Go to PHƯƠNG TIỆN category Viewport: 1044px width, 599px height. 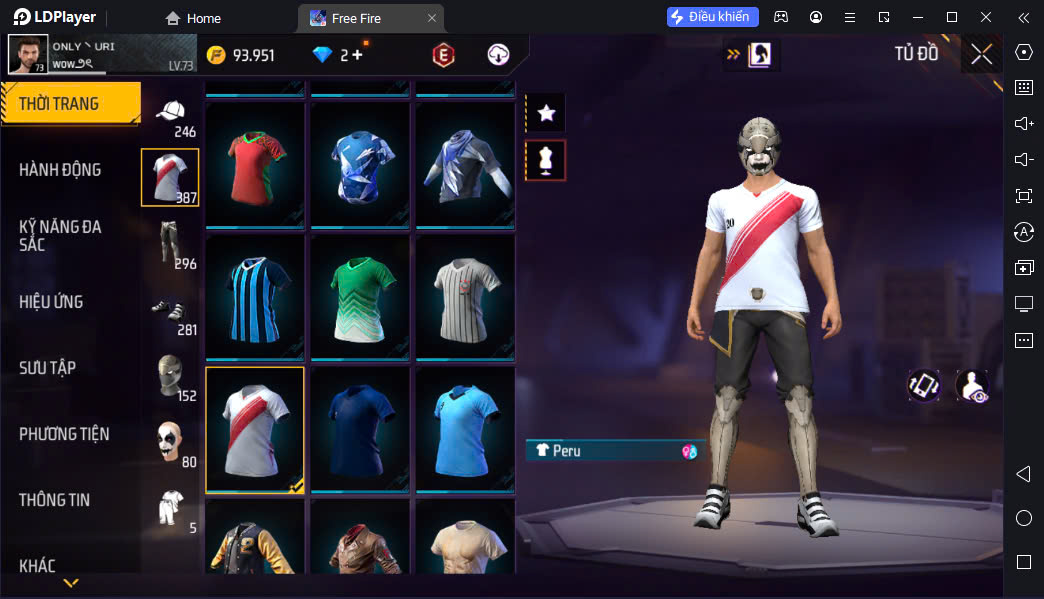[64, 434]
